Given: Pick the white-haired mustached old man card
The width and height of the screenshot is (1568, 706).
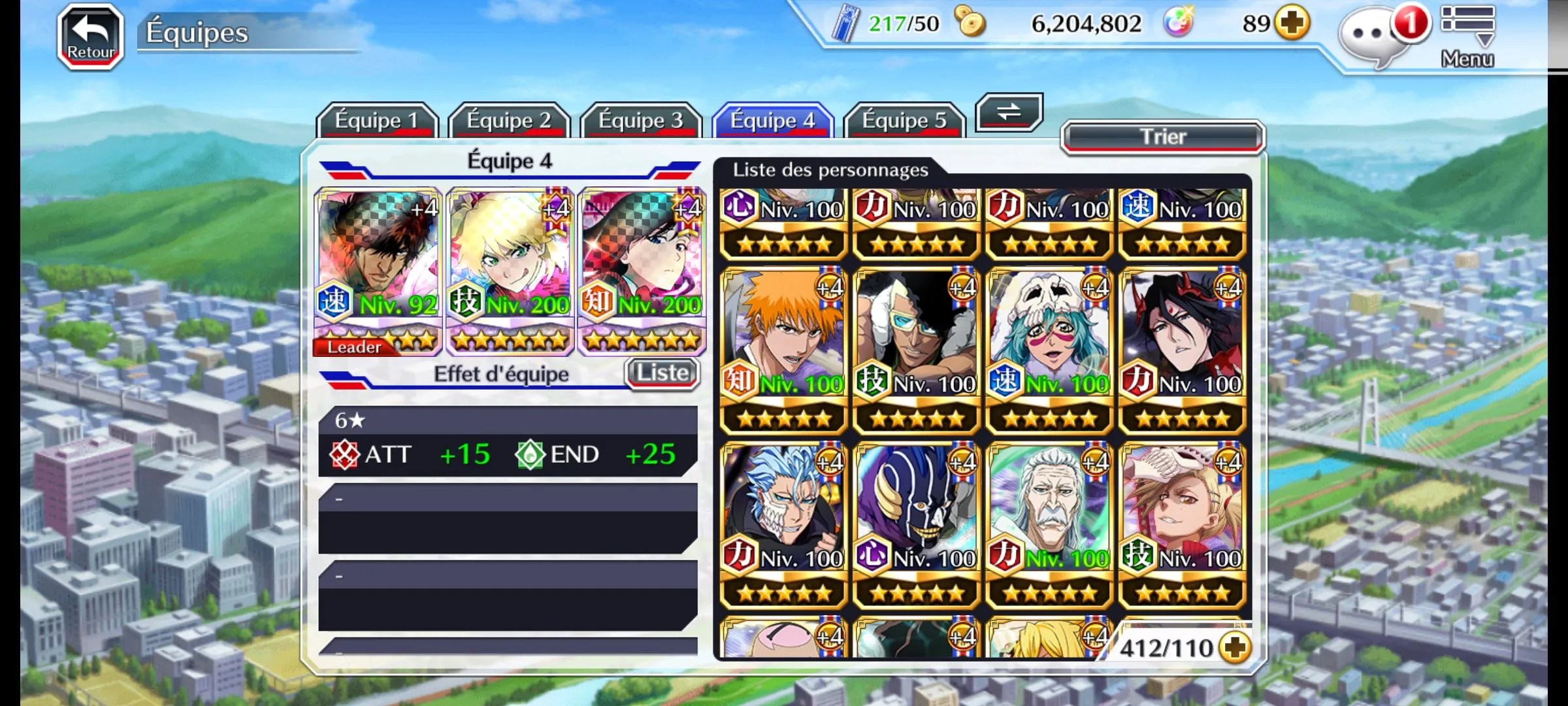Looking at the screenshot, I should [x=1049, y=524].
